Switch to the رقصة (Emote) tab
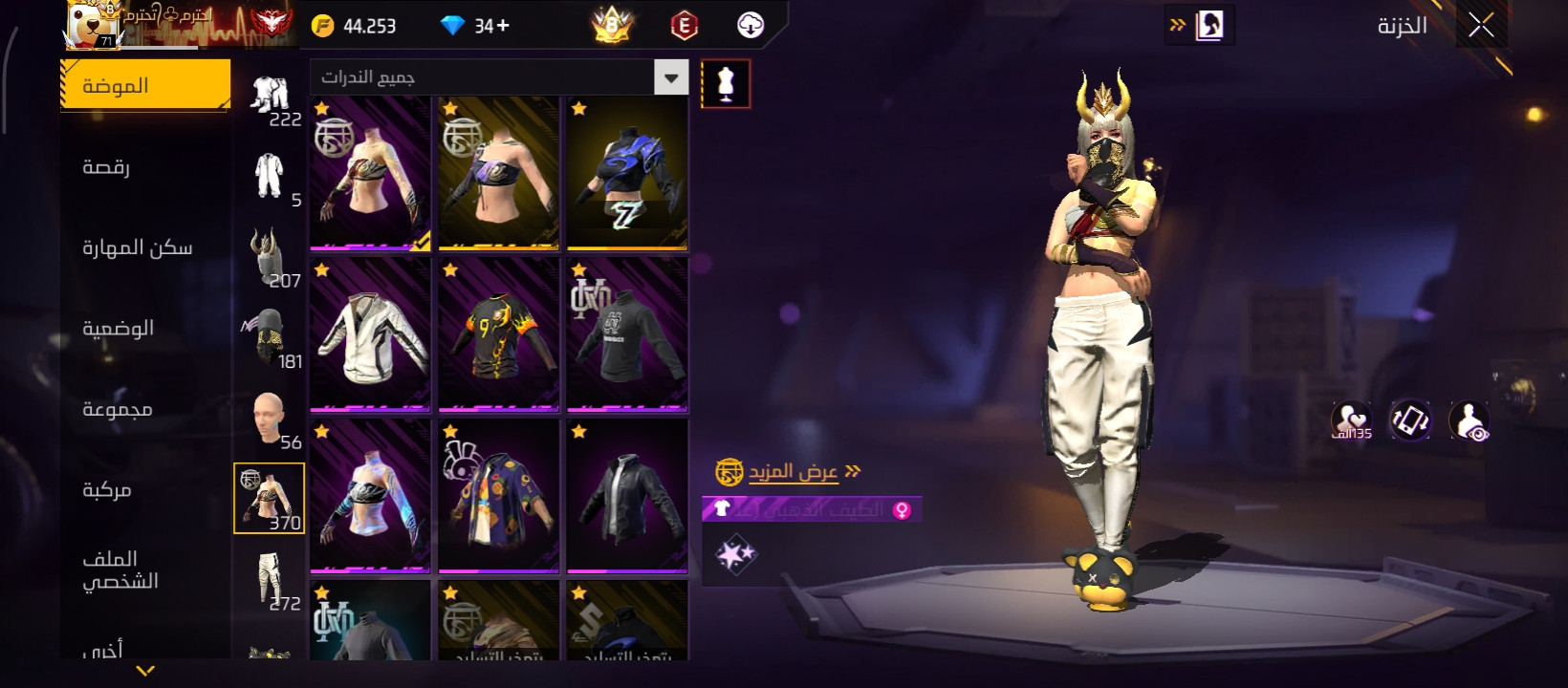 click(107, 167)
